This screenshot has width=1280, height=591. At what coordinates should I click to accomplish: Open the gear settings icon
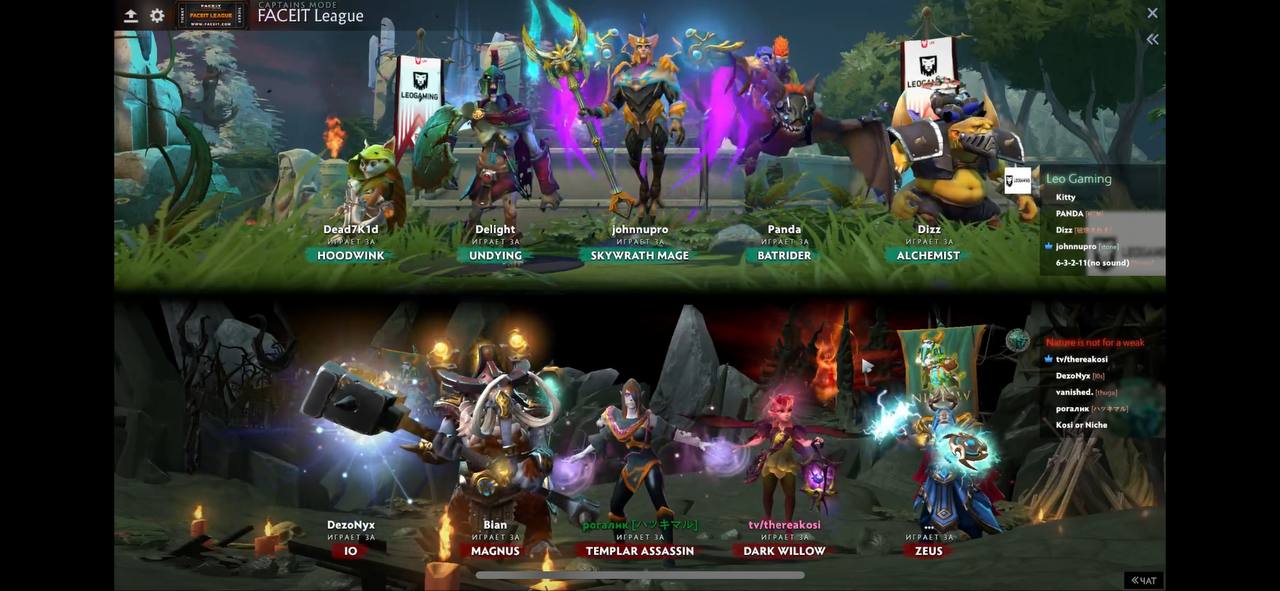(x=157, y=15)
